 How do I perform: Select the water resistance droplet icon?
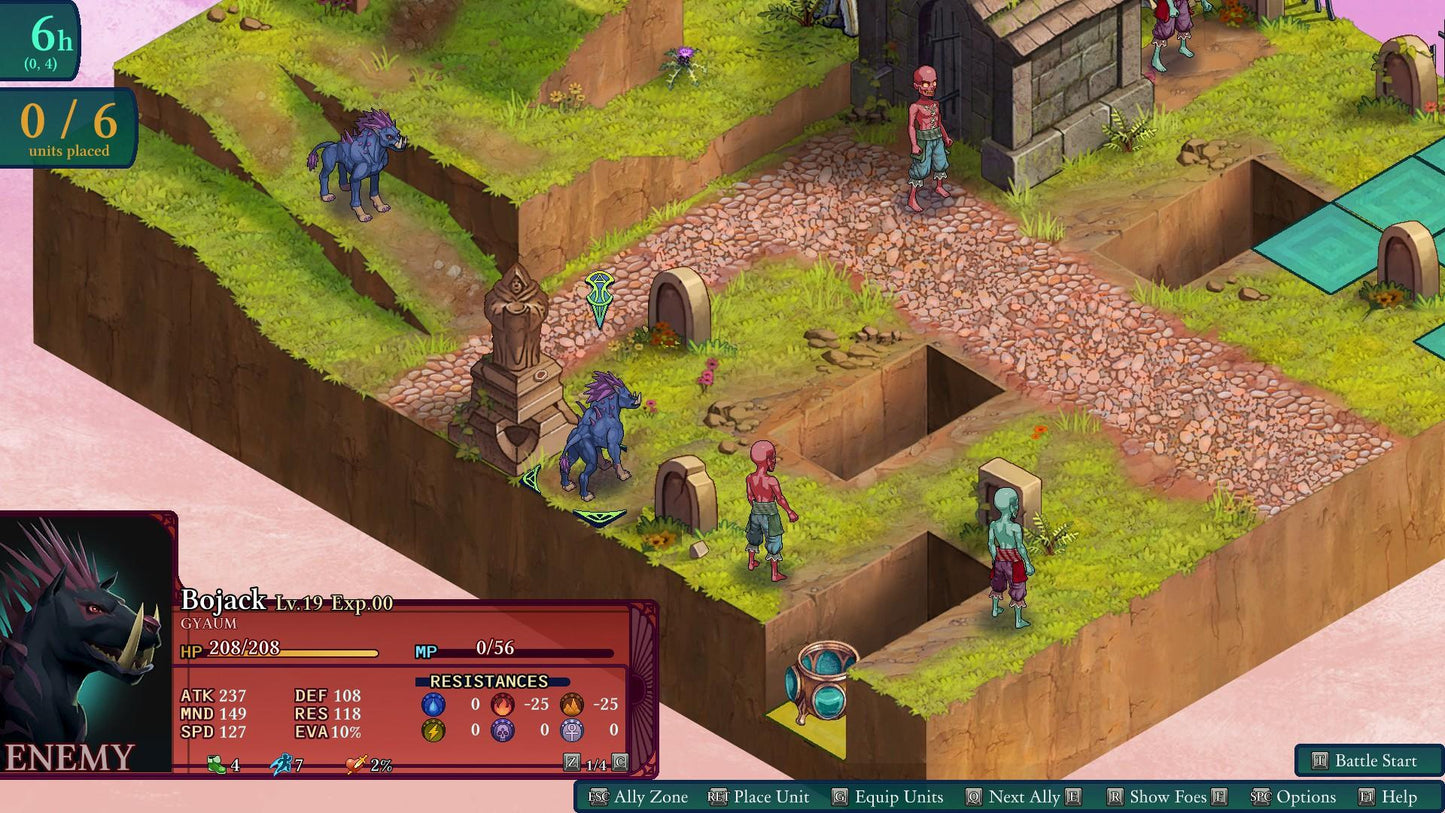click(x=433, y=704)
